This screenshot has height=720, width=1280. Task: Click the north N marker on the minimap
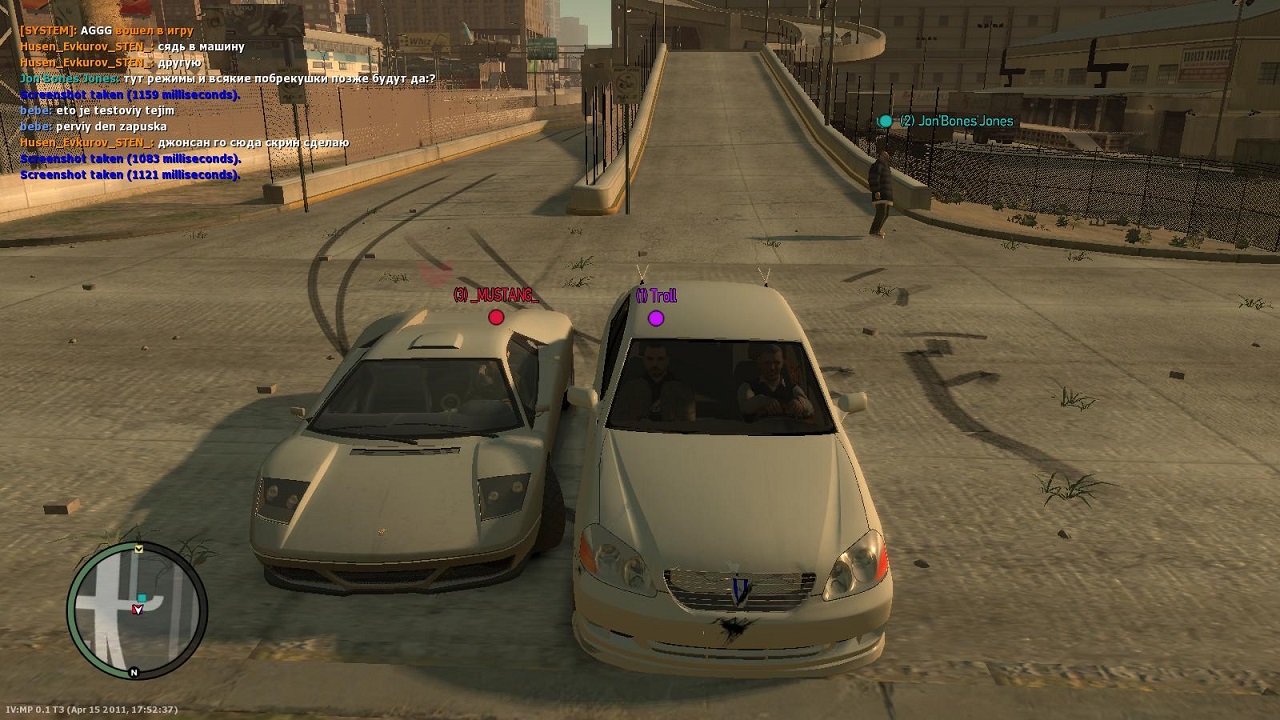tap(134, 673)
